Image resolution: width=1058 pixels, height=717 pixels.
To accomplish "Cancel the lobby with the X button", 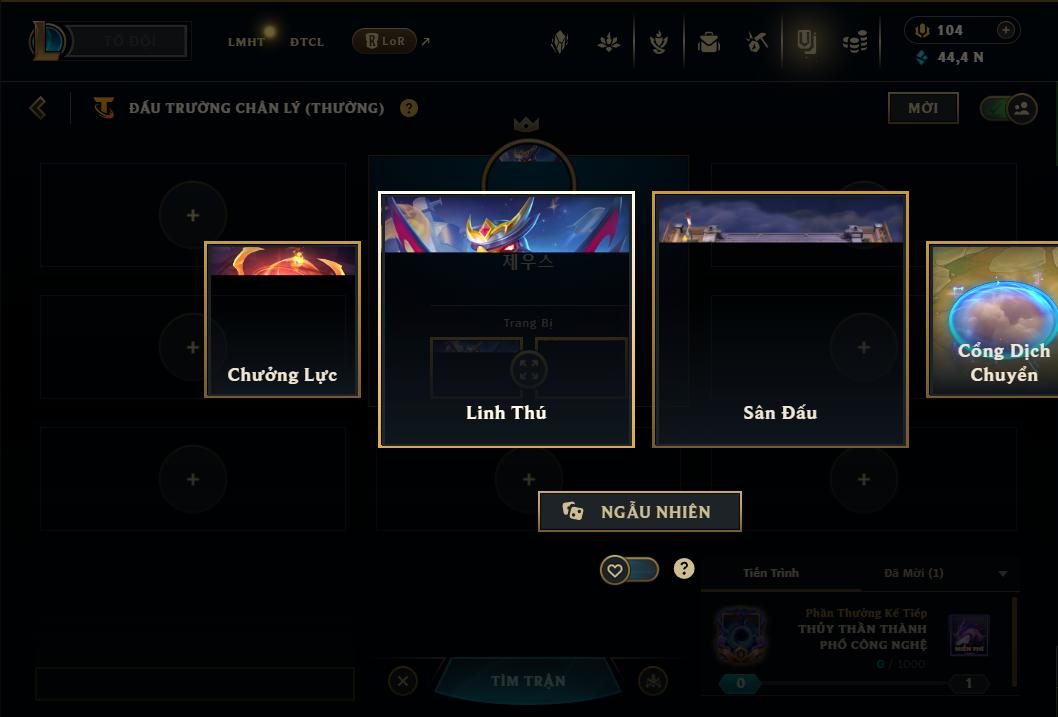I will [x=402, y=681].
